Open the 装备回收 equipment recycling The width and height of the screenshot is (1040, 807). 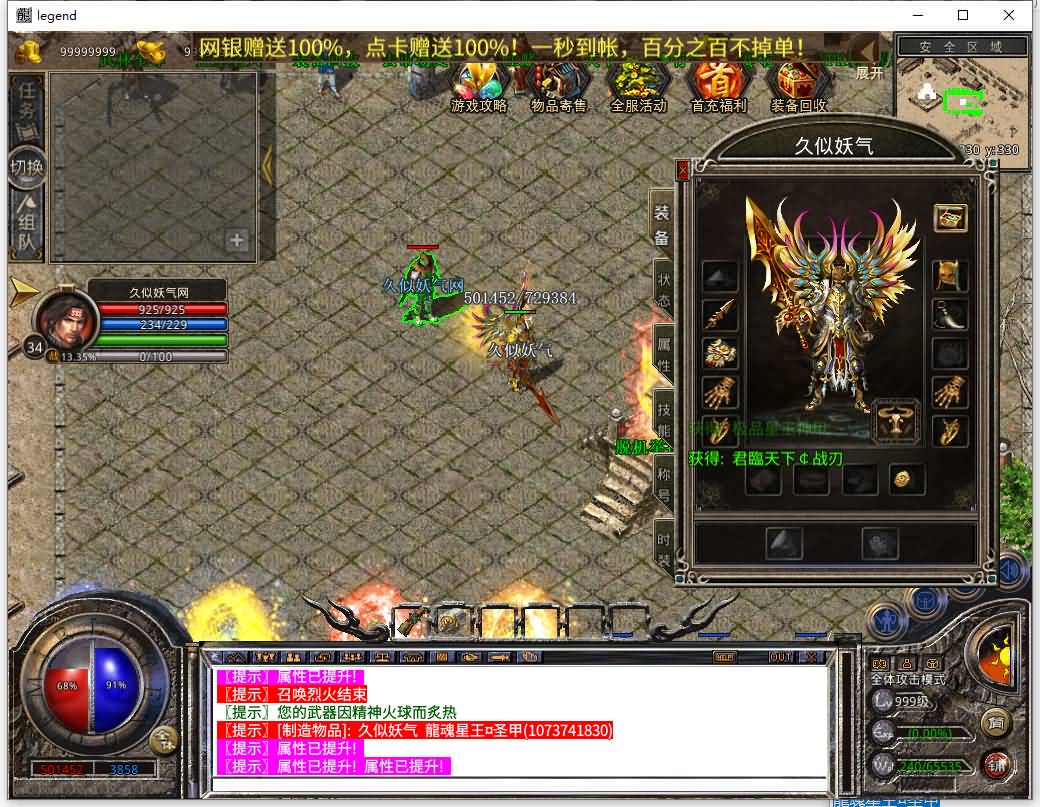(x=798, y=84)
